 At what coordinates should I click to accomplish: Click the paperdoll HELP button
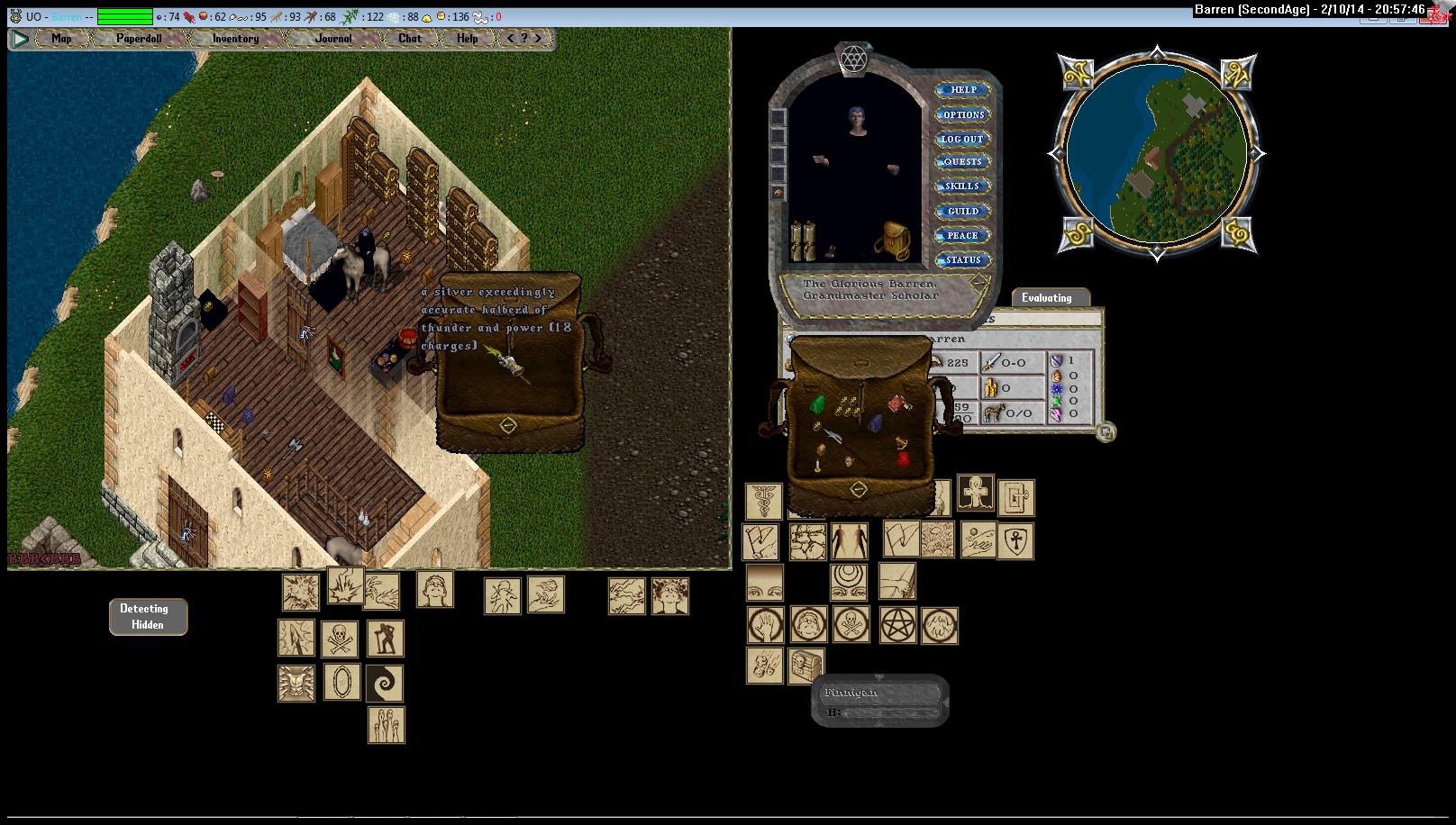(963, 90)
